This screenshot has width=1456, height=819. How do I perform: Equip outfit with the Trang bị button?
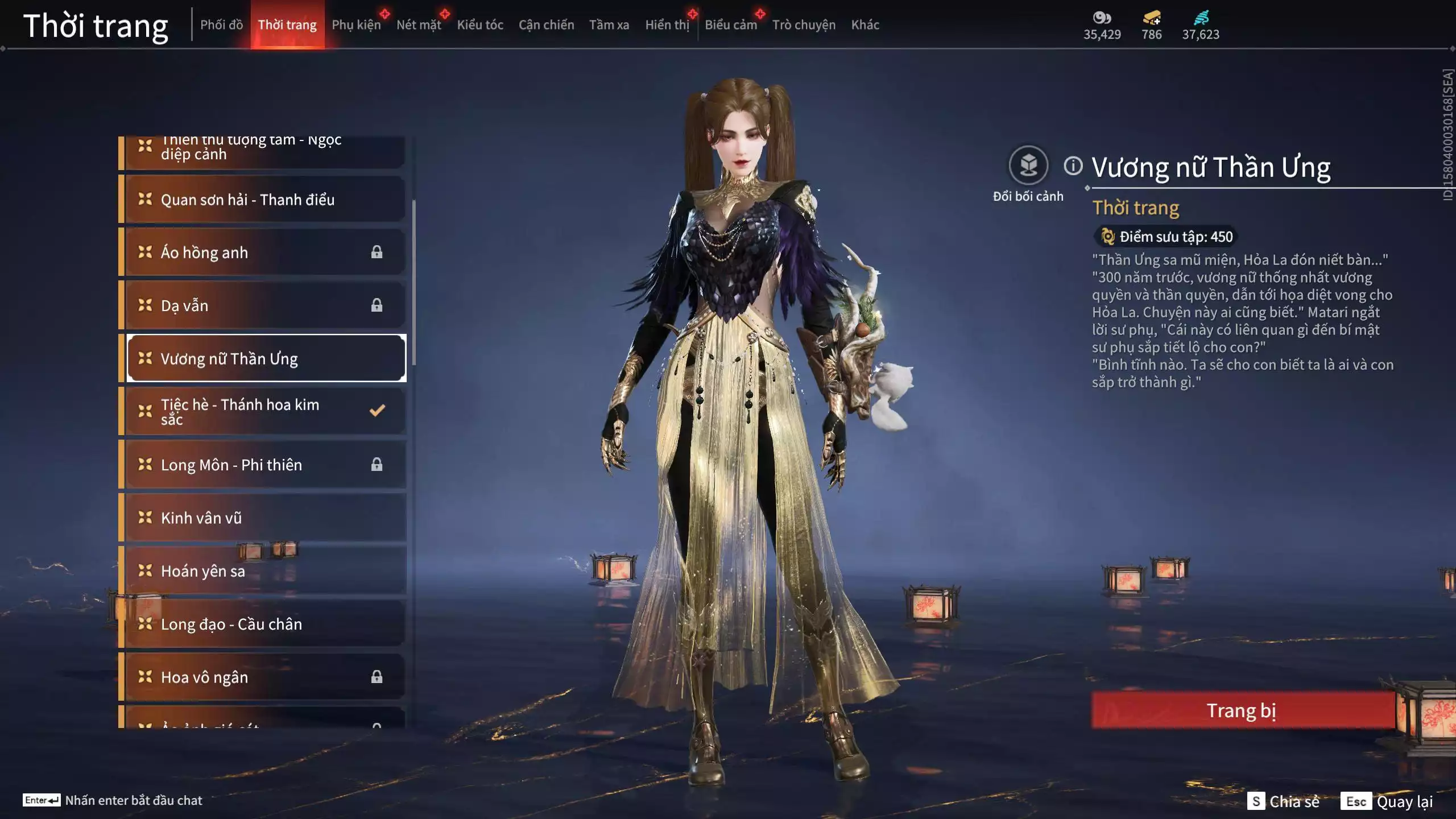(x=1242, y=710)
